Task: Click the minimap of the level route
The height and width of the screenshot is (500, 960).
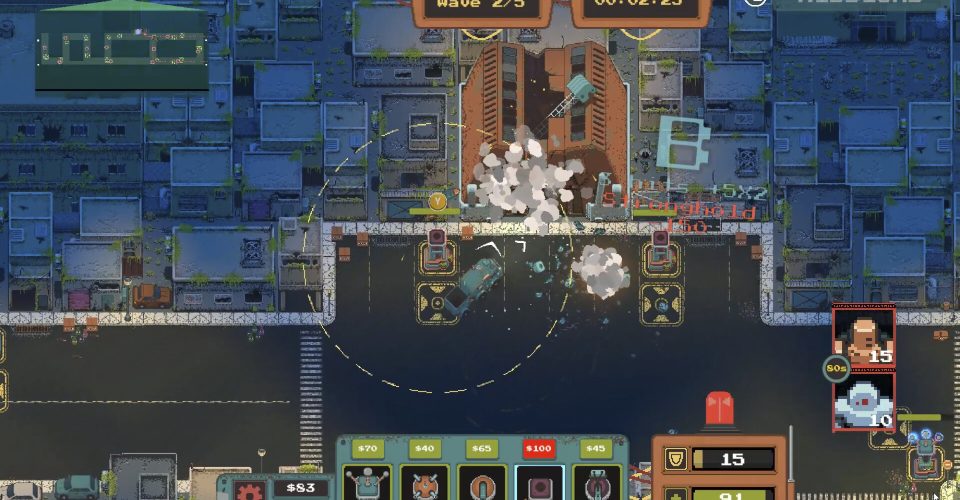Action: pyautogui.click(x=122, y=48)
